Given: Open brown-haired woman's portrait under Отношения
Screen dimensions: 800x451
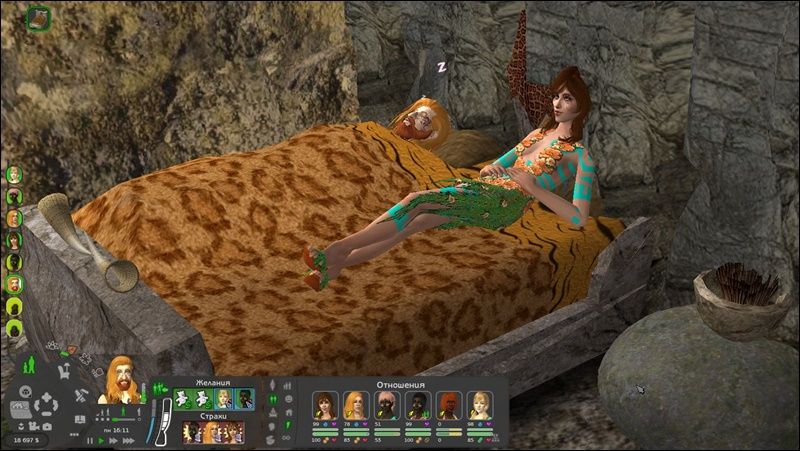Looking at the screenshot, I should (x=325, y=405).
